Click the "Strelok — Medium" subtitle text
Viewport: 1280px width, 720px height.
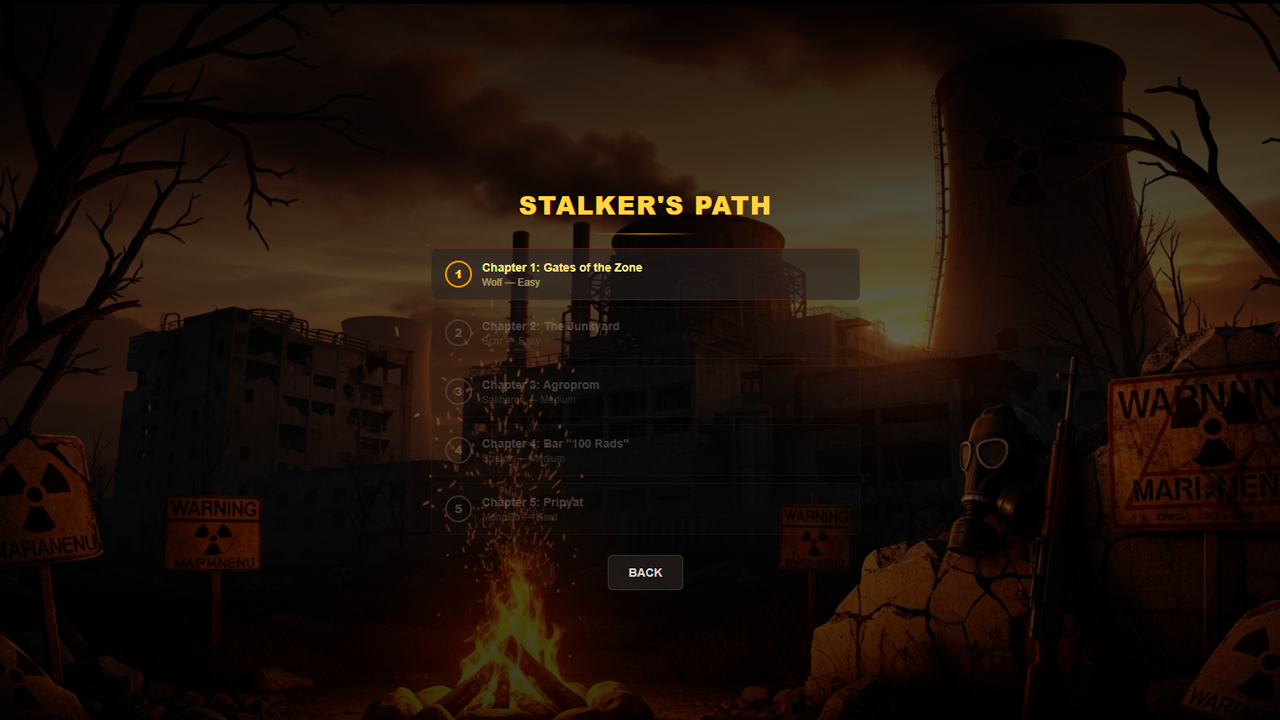click(524, 458)
